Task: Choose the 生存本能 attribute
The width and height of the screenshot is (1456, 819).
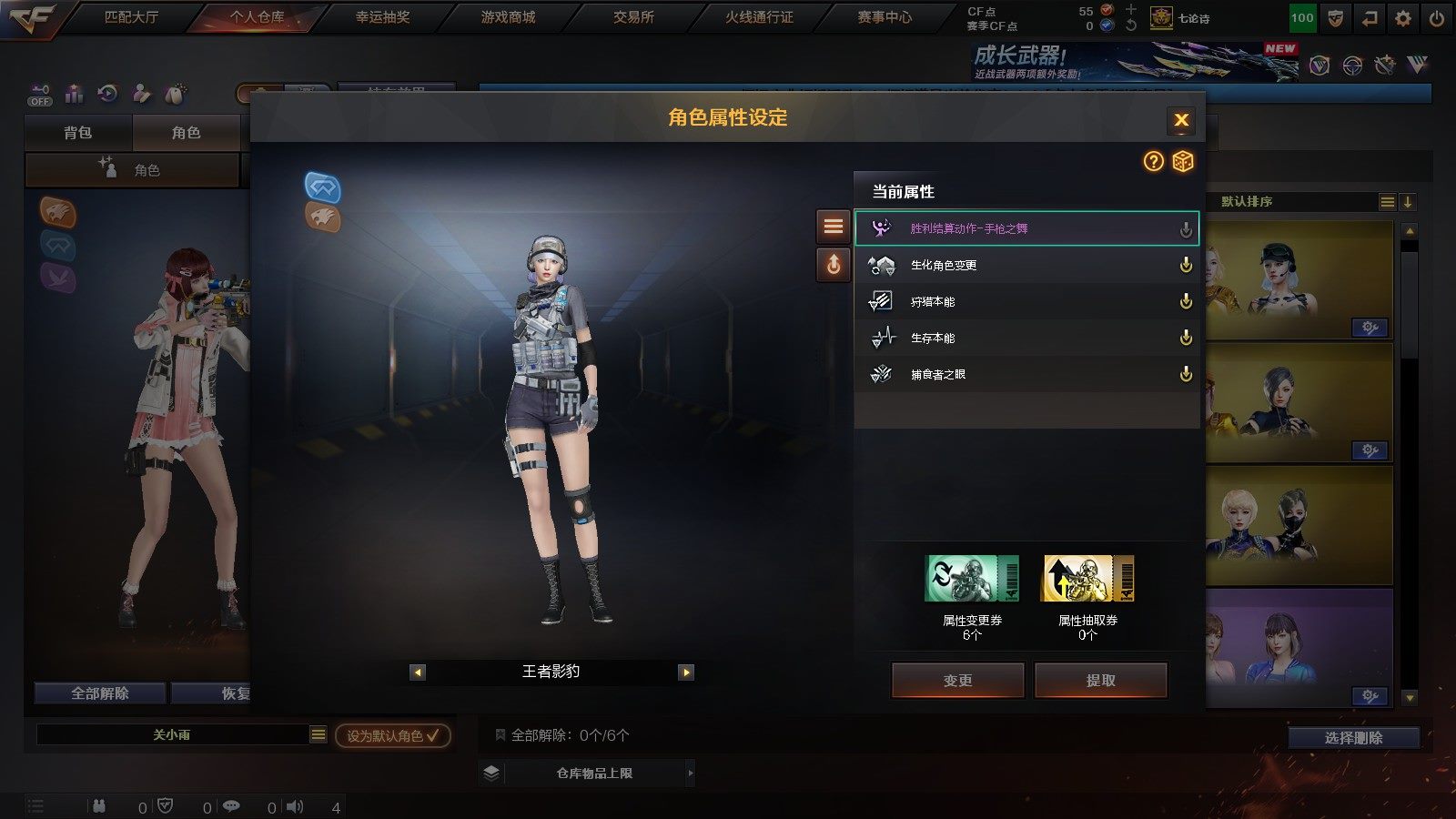Action: [x=1026, y=338]
